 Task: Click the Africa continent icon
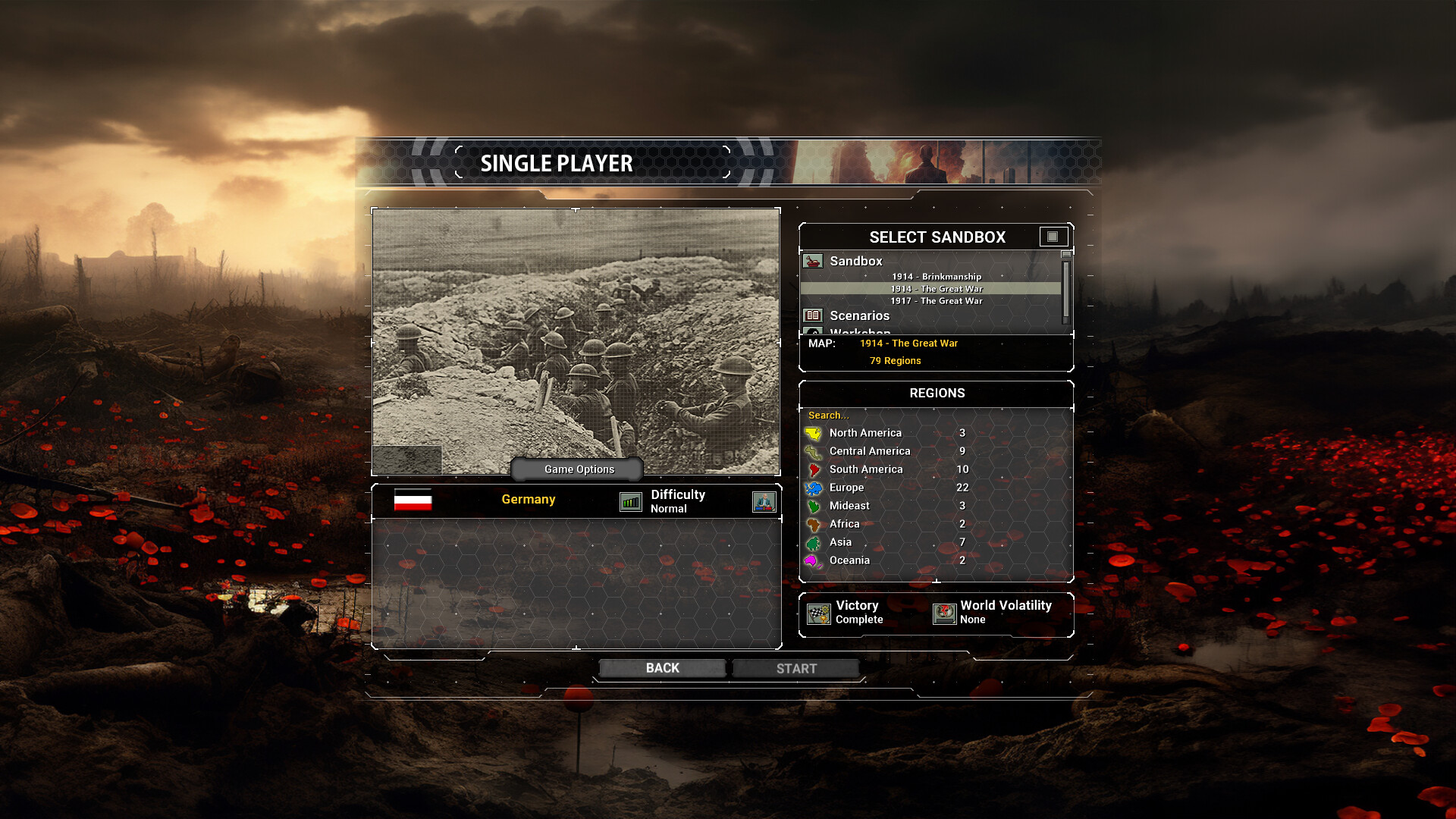(813, 523)
